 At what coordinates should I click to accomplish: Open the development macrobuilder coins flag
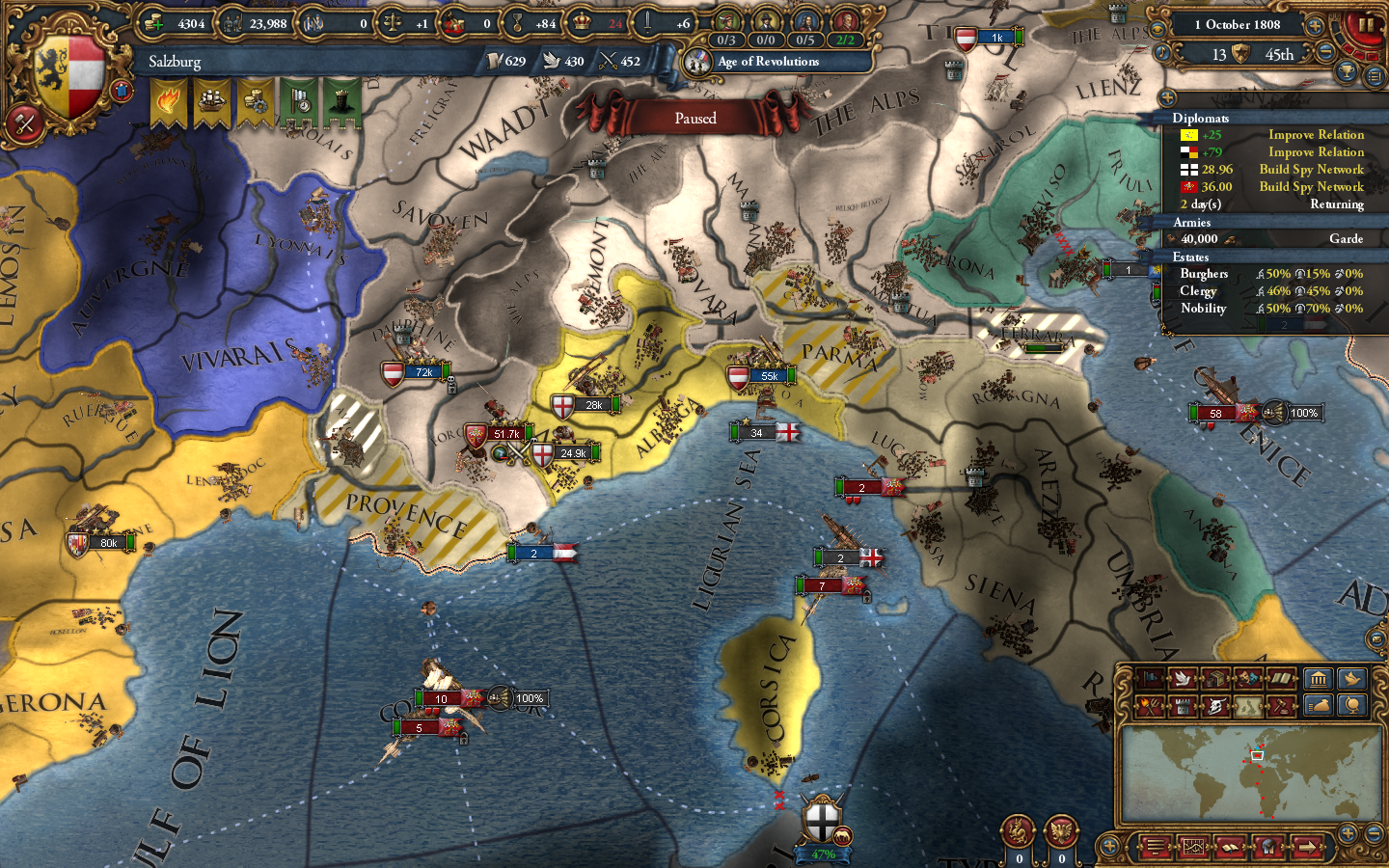pyautogui.click(x=257, y=102)
